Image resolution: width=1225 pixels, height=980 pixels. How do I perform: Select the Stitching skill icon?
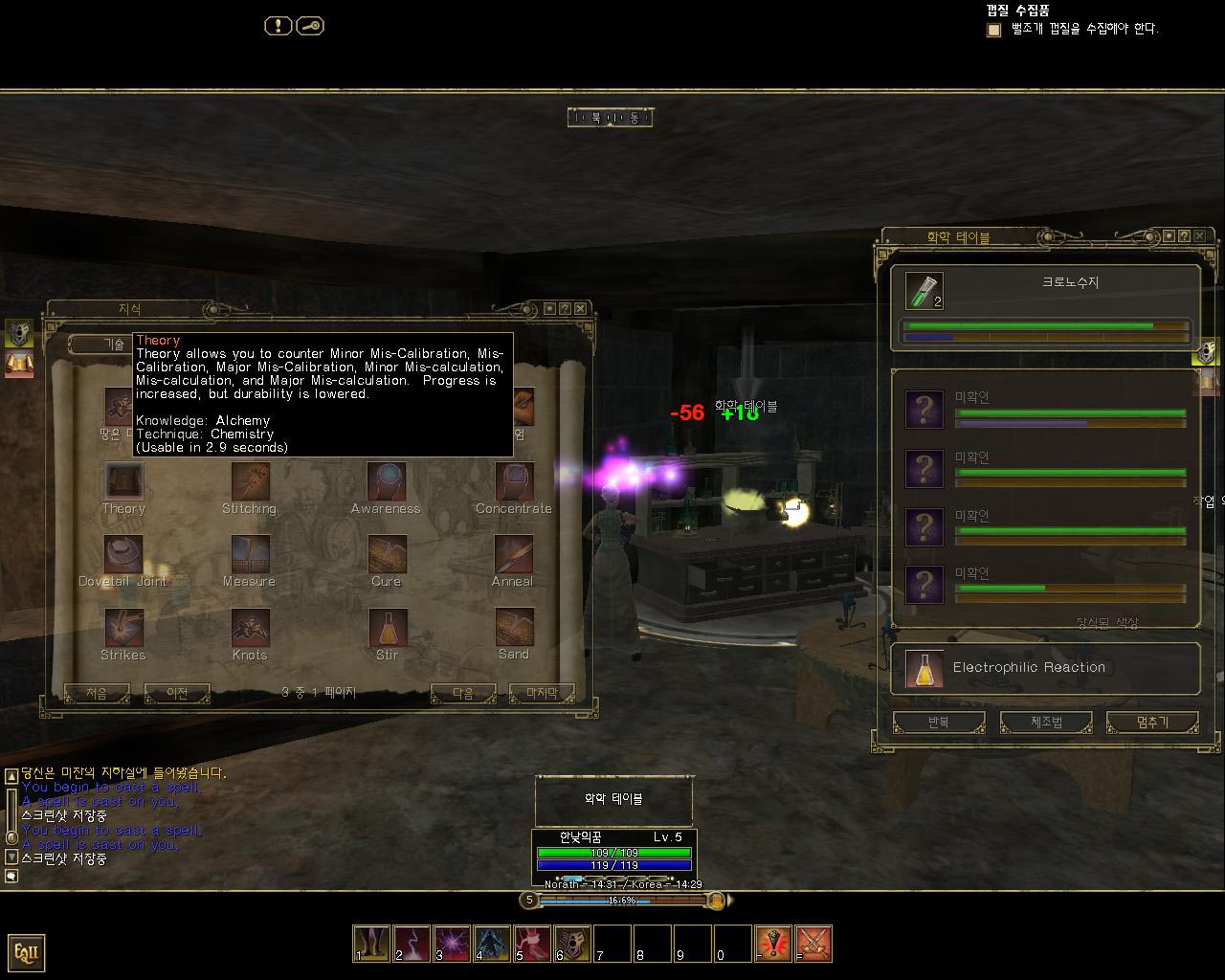click(x=250, y=481)
